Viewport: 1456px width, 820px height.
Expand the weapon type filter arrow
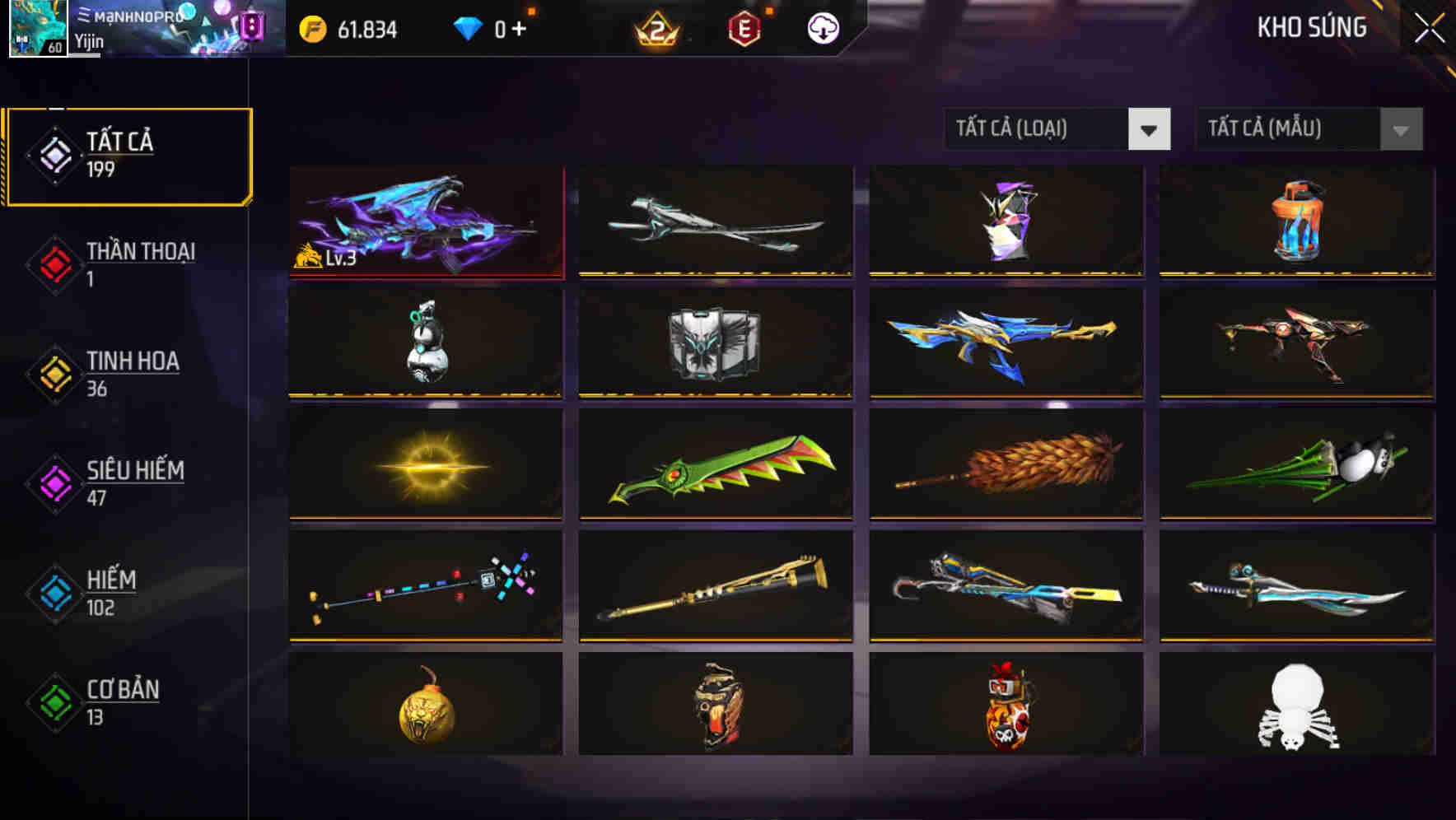coord(1150,129)
